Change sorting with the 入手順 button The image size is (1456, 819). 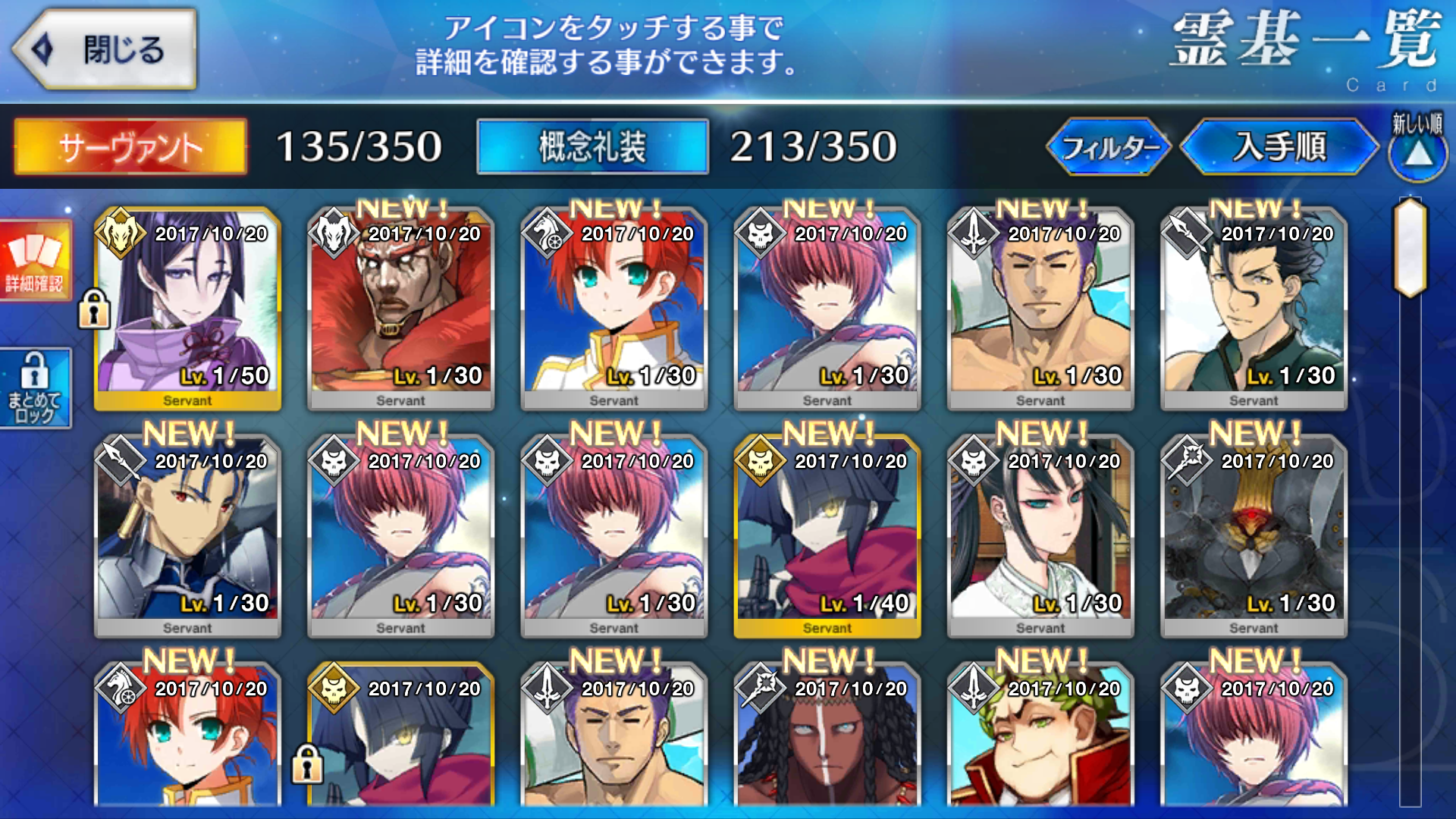(1279, 146)
